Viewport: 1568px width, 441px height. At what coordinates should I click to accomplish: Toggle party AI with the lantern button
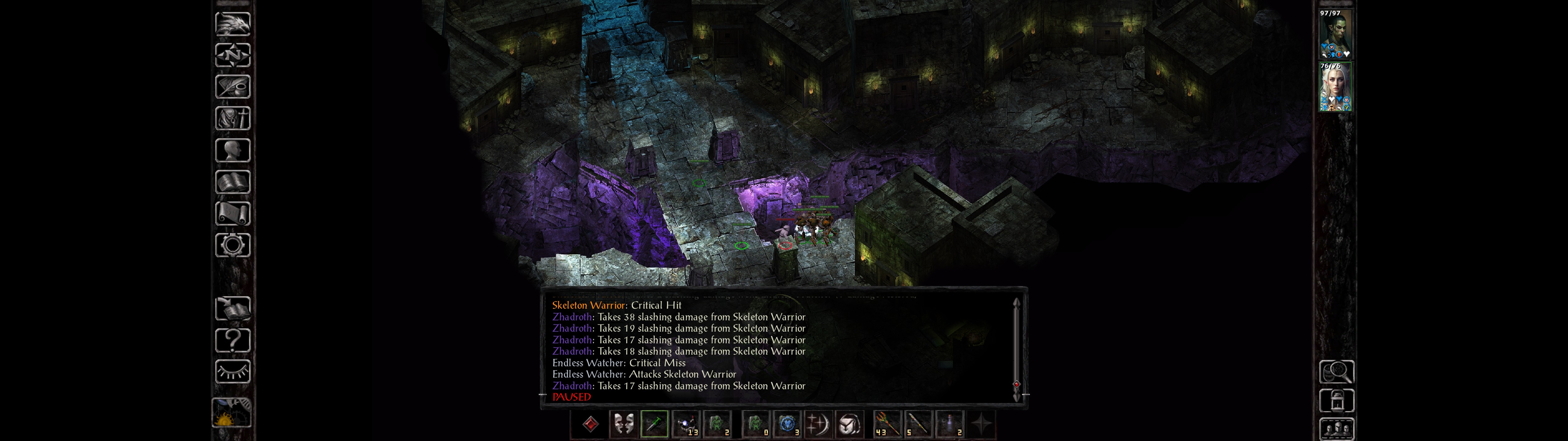(x=1336, y=401)
